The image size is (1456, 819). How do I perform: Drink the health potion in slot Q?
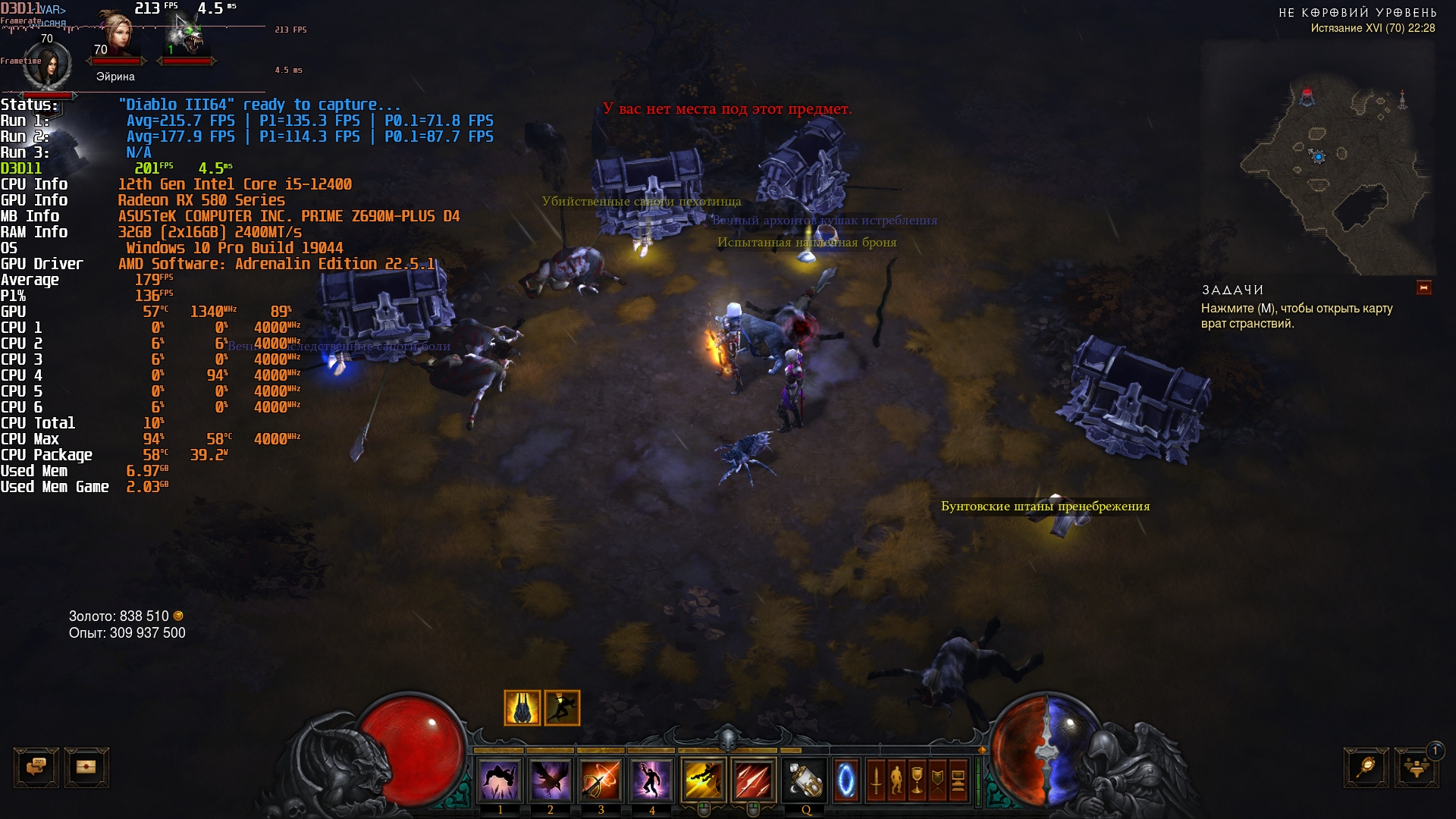click(x=805, y=780)
